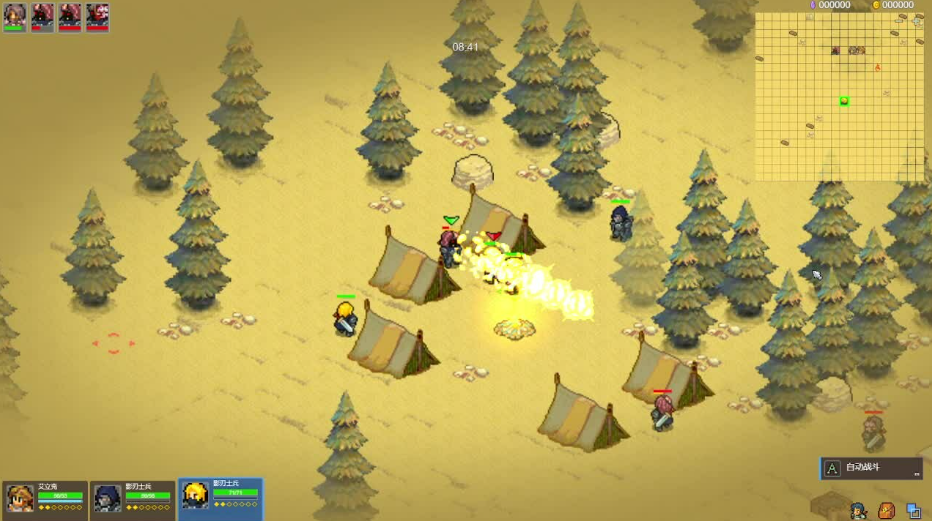
Task: Select the 艾立克 hero unit card
Action: coord(46,497)
